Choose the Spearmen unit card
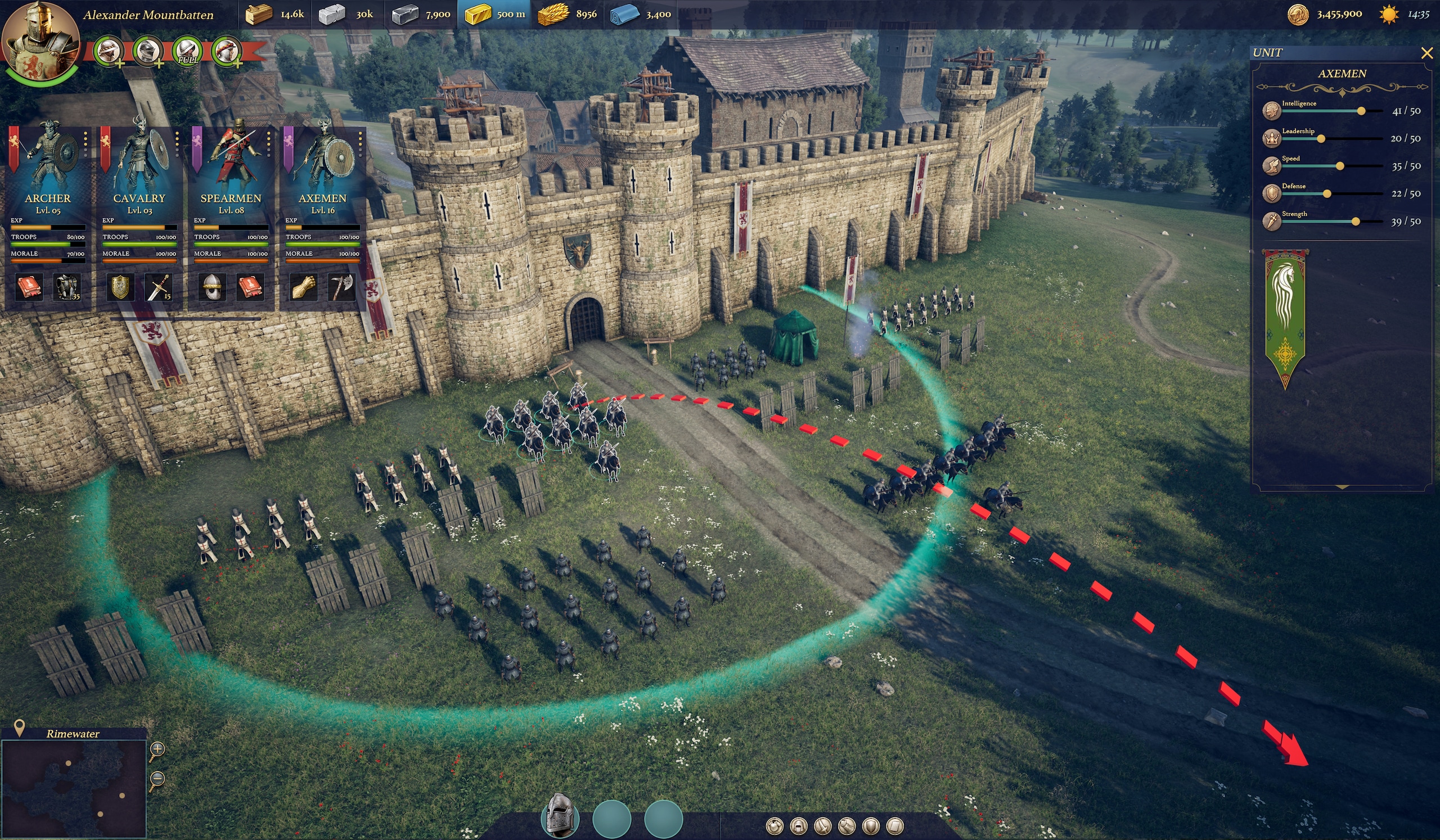The height and width of the screenshot is (840, 1440). pyautogui.click(x=231, y=171)
